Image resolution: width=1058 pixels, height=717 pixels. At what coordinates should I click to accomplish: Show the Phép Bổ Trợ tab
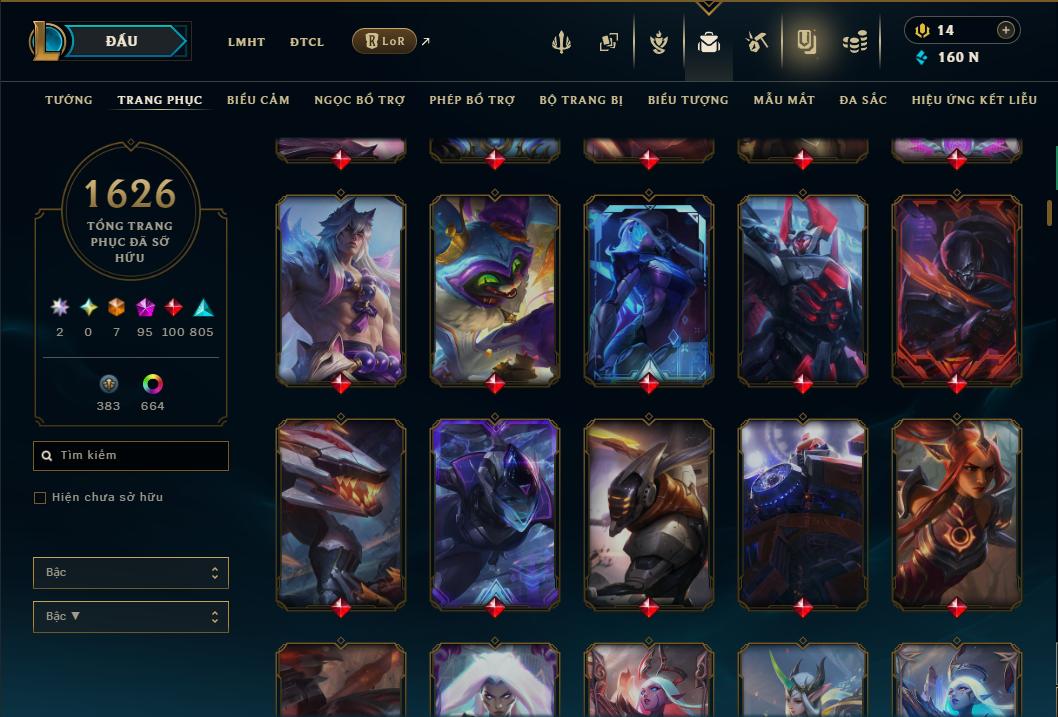pyautogui.click(x=472, y=100)
